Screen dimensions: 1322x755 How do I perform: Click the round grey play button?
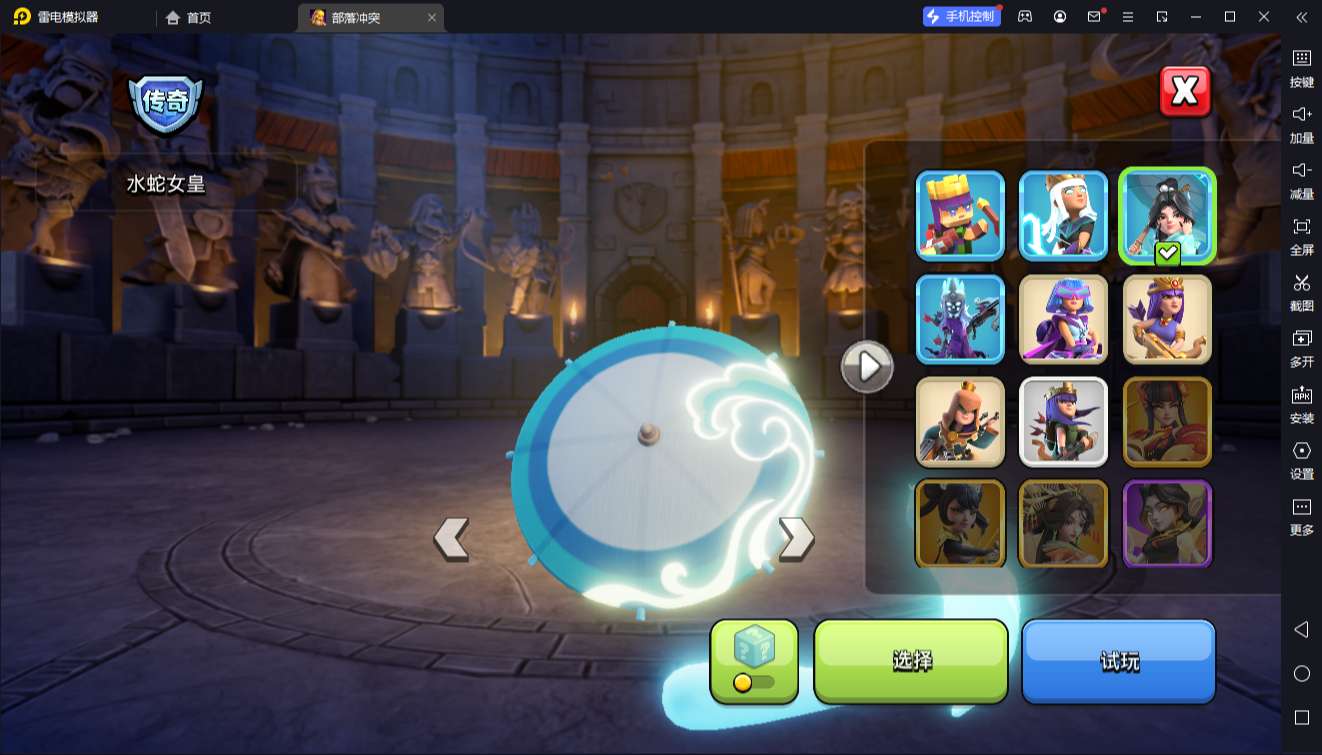tap(866, 367)
